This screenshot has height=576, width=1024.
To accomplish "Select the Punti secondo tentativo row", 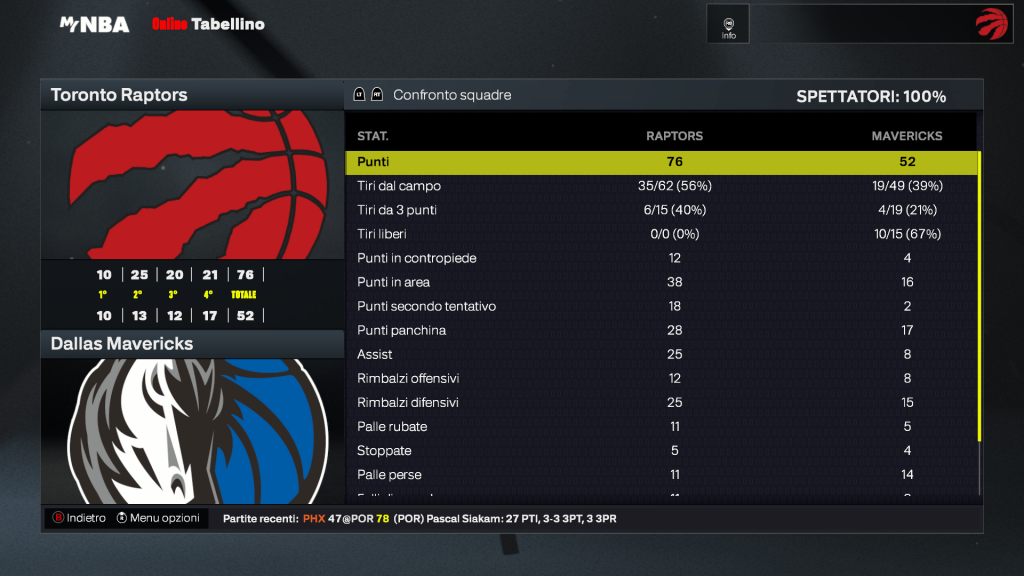I will [660, 306].
